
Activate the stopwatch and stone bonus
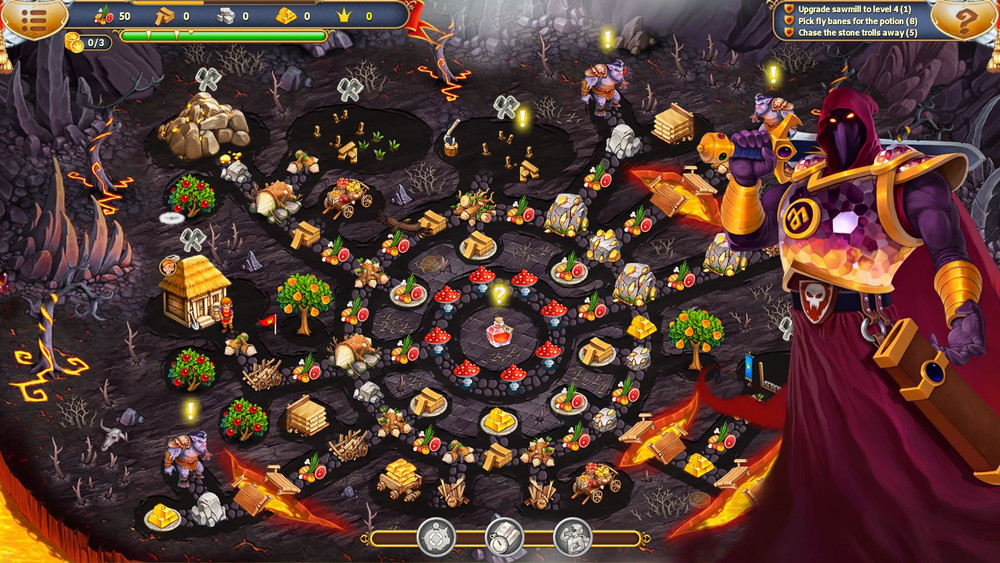505,538
